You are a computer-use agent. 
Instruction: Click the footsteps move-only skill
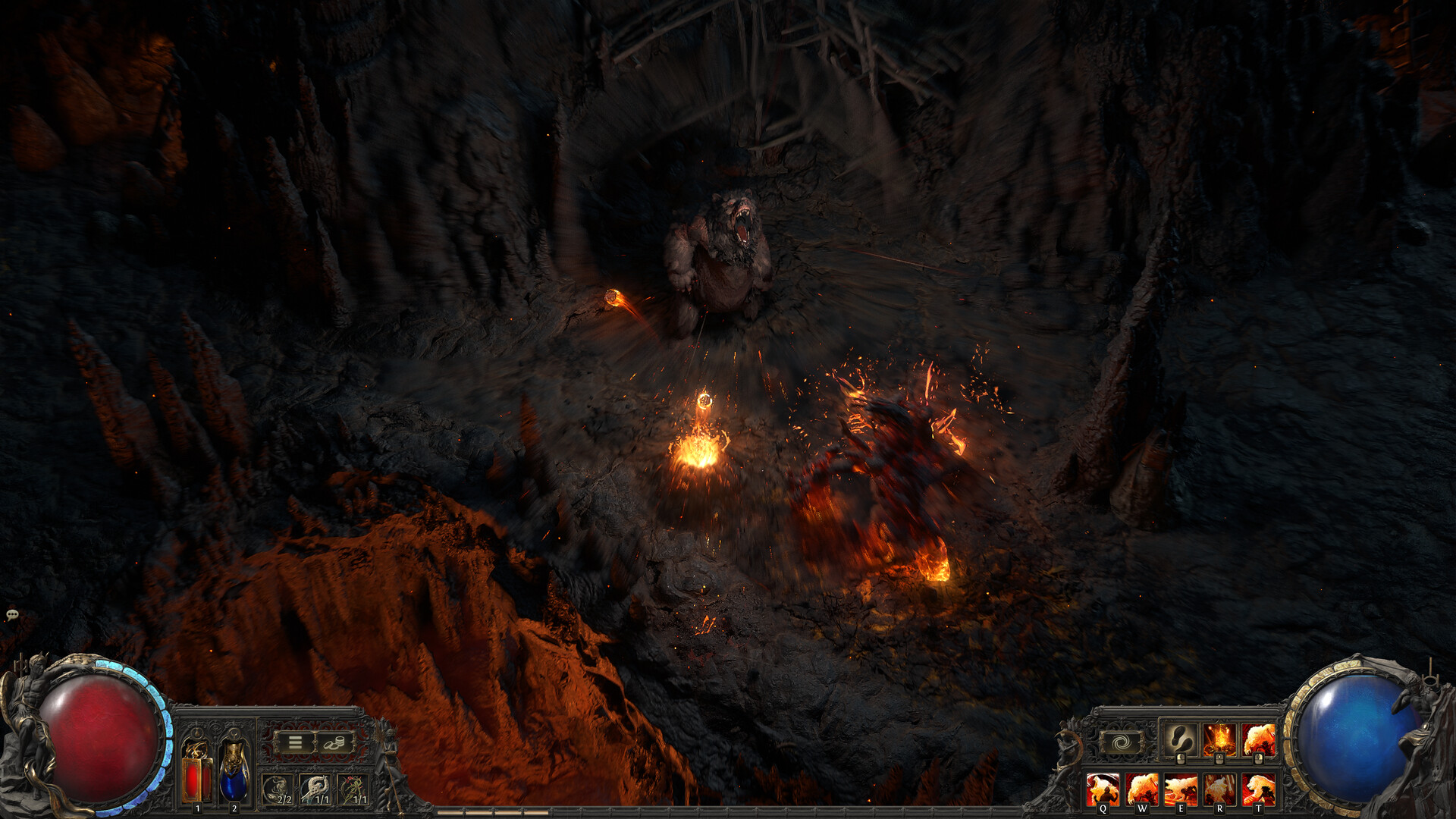pos(1181,739)
